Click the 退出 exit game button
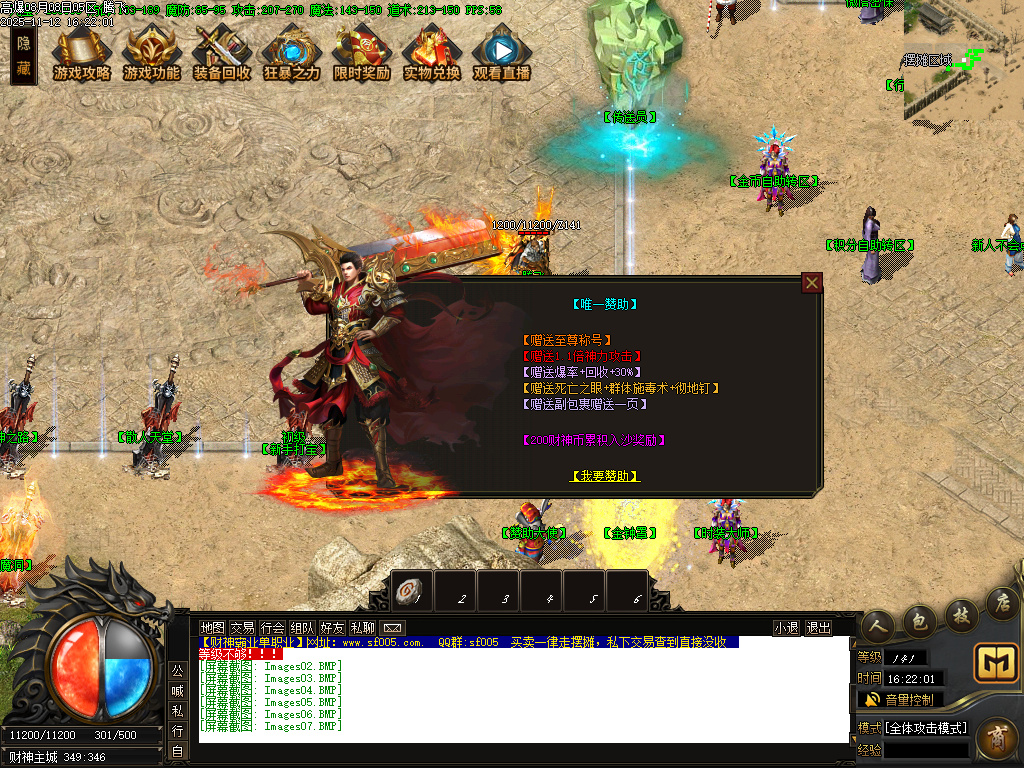The height and width of the screenshot is (768, 1024). pos(818,628)
